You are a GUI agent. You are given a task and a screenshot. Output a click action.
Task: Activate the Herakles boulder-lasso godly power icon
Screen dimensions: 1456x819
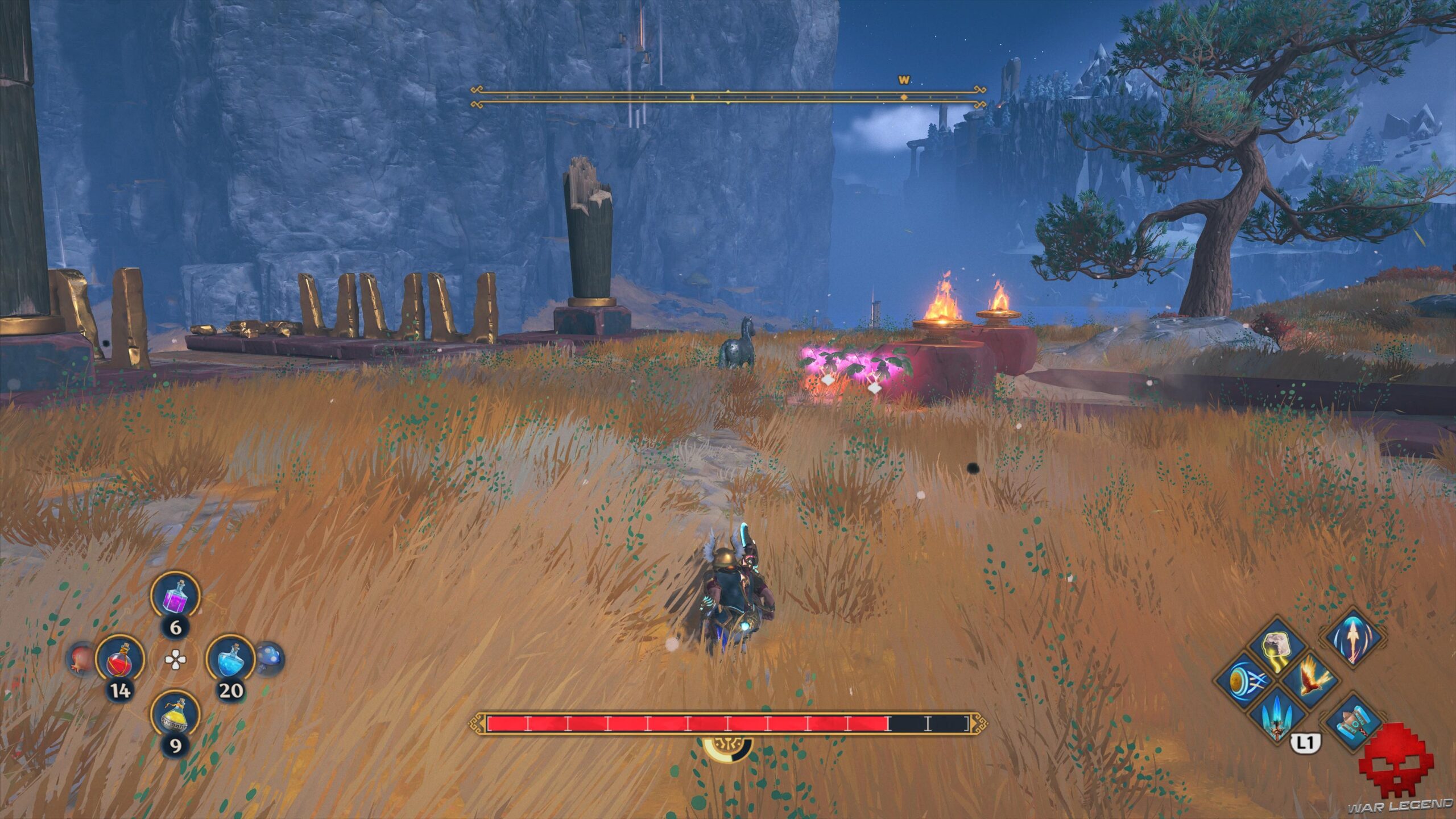click(1276, 647)
